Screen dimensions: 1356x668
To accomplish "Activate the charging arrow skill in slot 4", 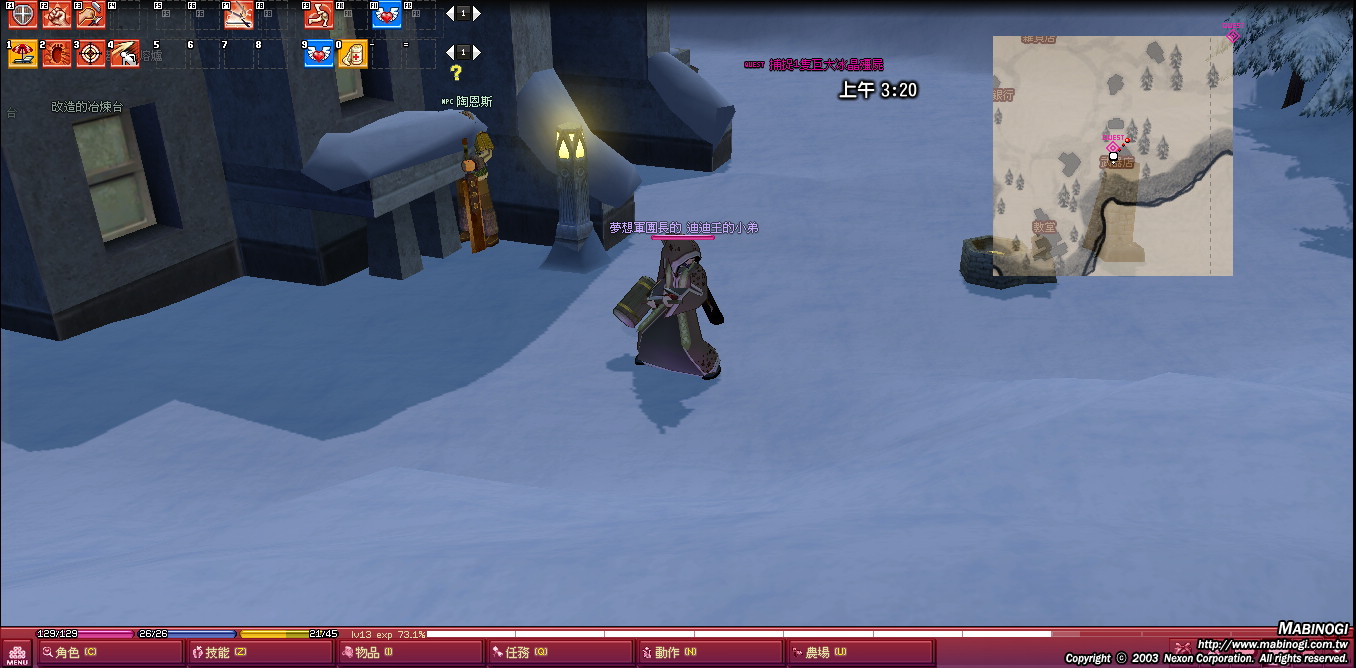I will tap(124, 53).
